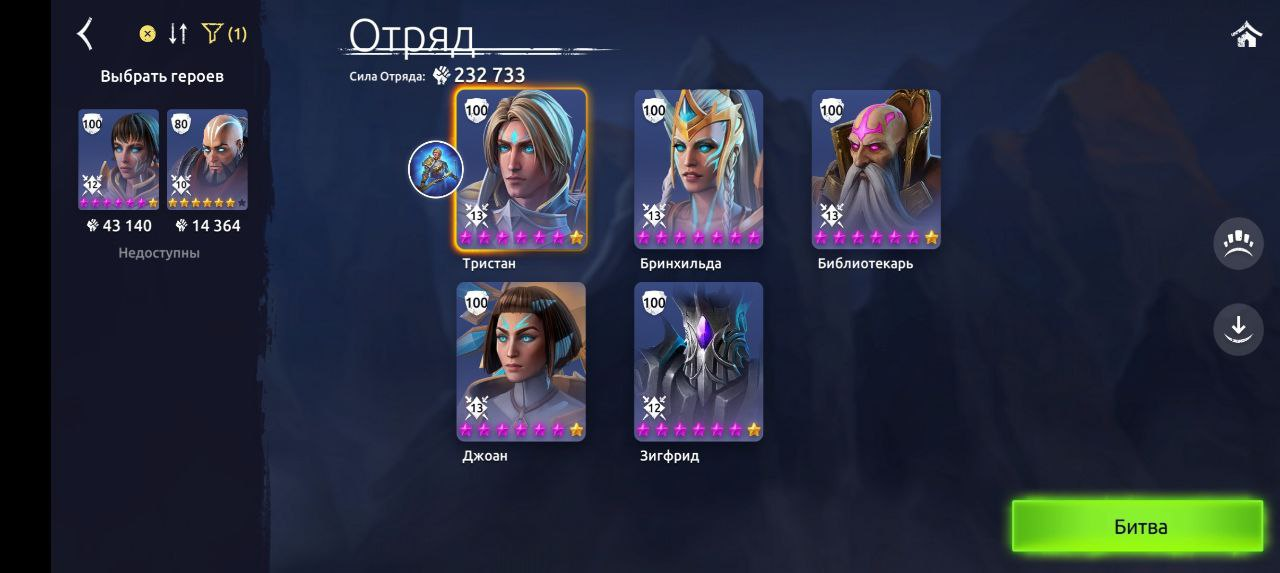The image size is (1280, 573).
Task: Pick the Джоан hero card
Action: [521, 360]
